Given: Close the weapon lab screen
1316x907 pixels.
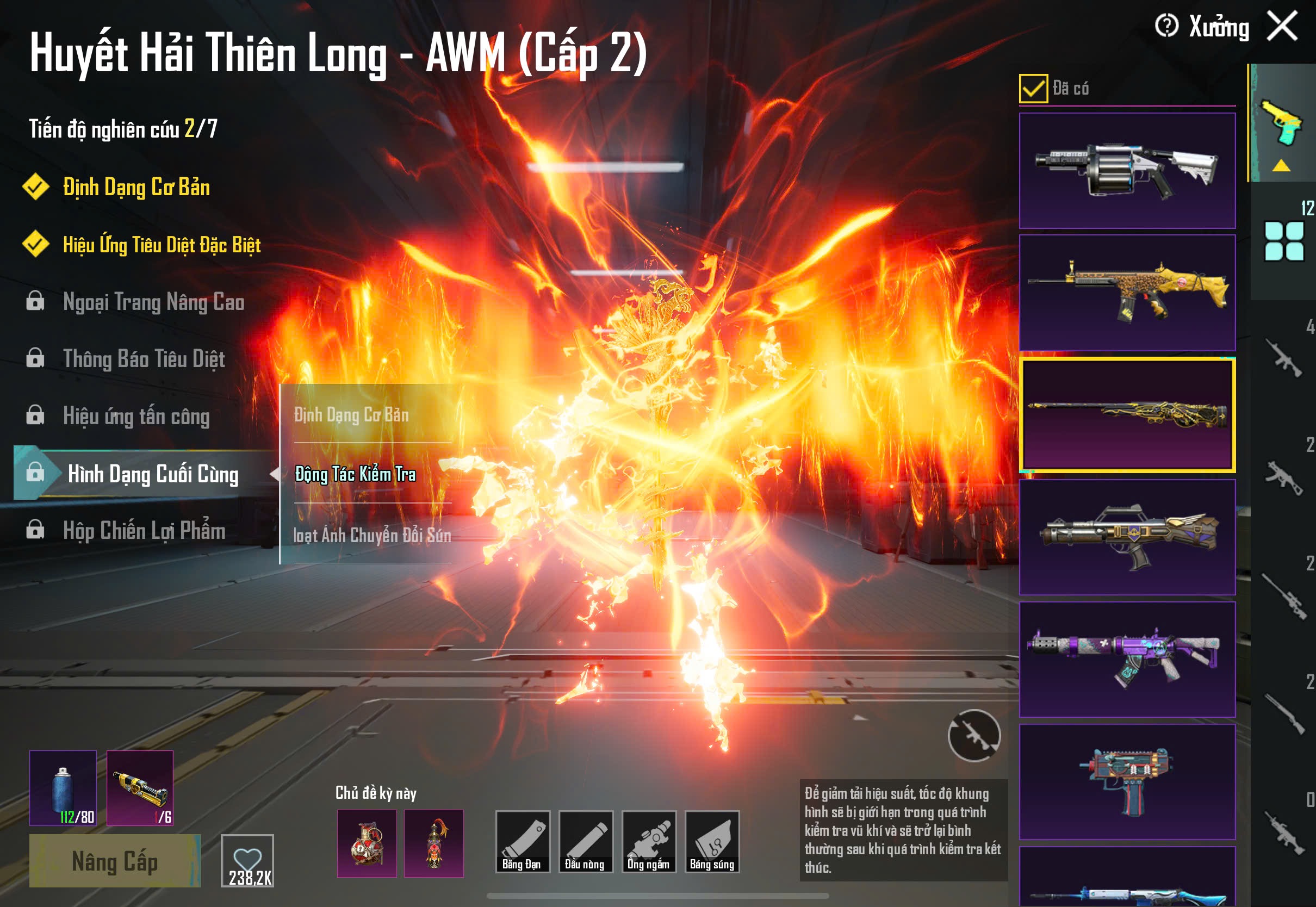Looking at the screenshot, I should click(1282, 26).
